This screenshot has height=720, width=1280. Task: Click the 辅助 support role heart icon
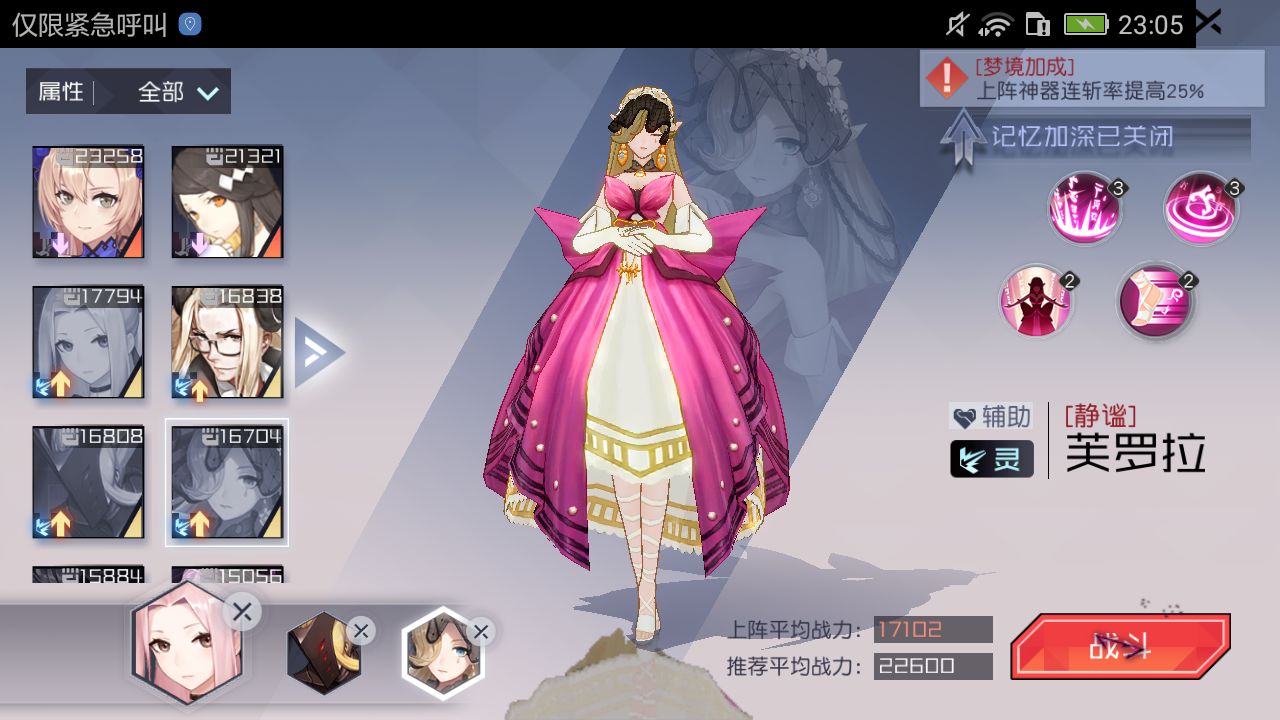coord(964,418)
